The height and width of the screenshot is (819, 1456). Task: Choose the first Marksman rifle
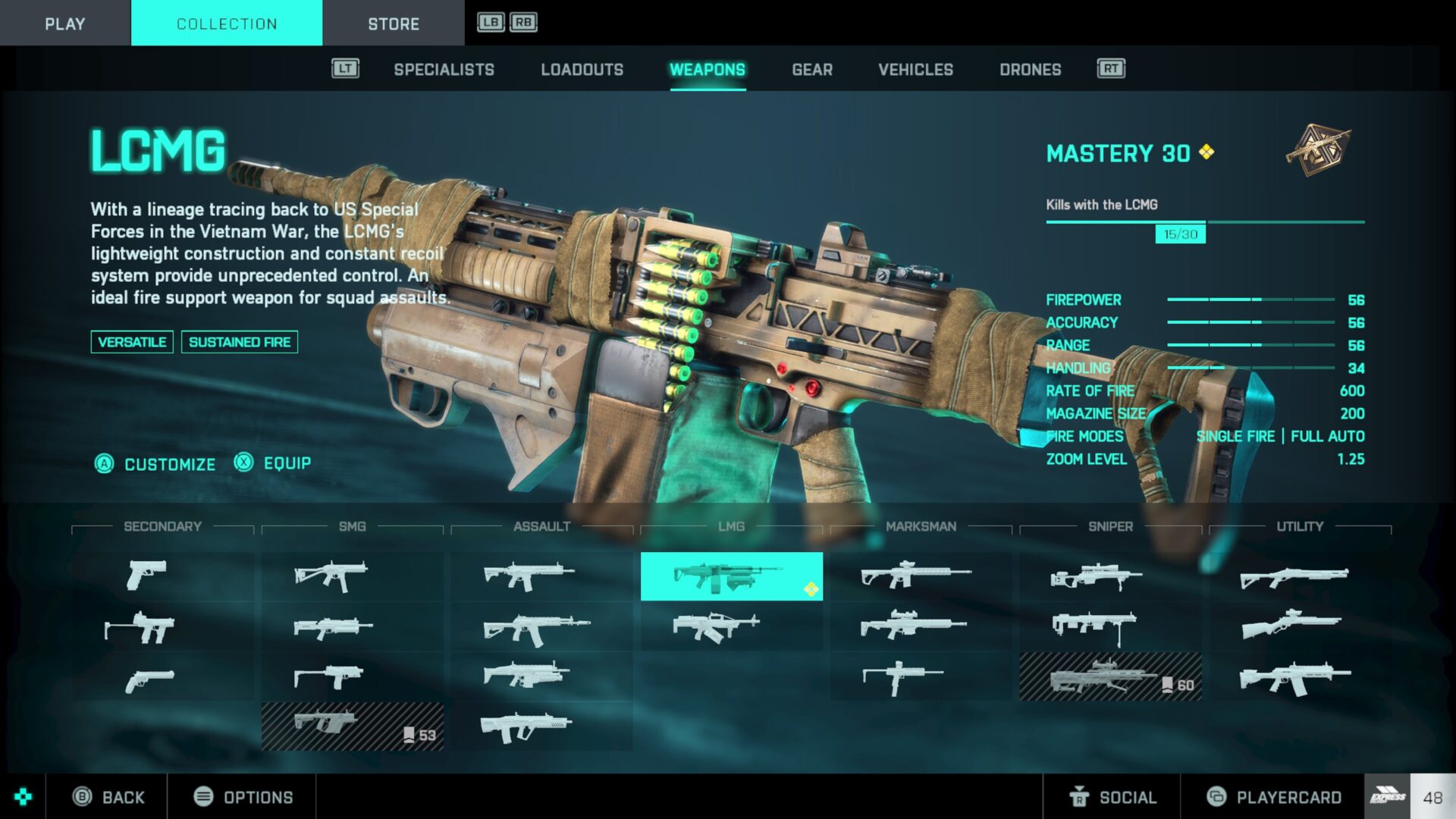915,576
